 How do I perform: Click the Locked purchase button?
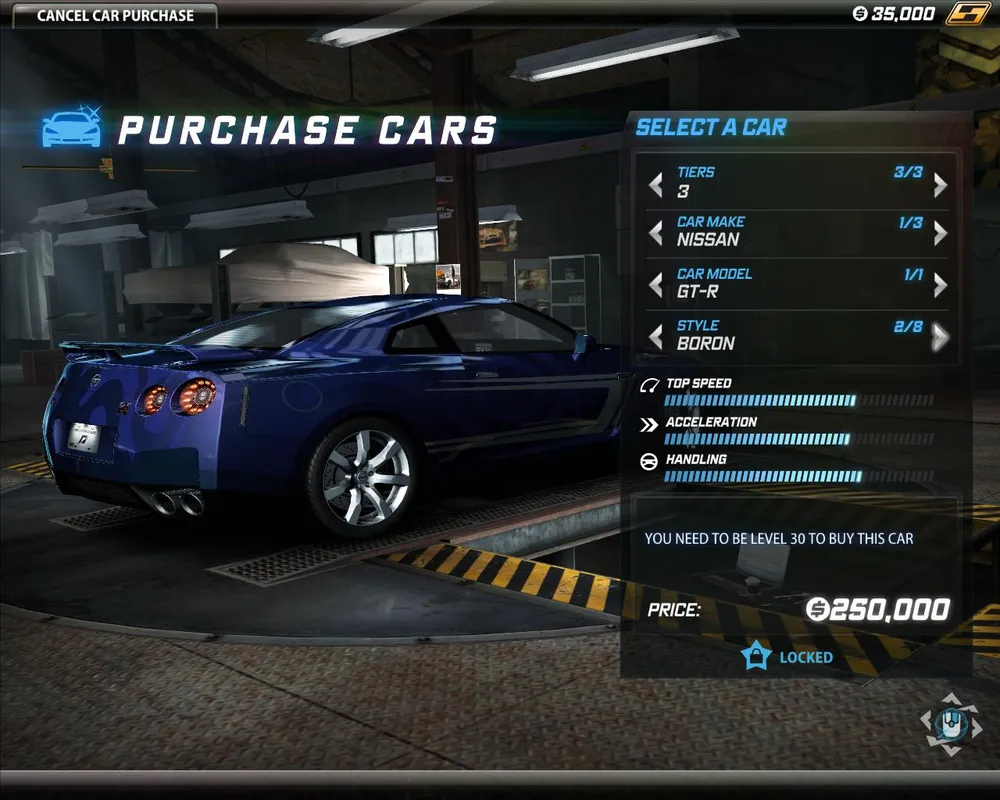click(x=787, y=657)
